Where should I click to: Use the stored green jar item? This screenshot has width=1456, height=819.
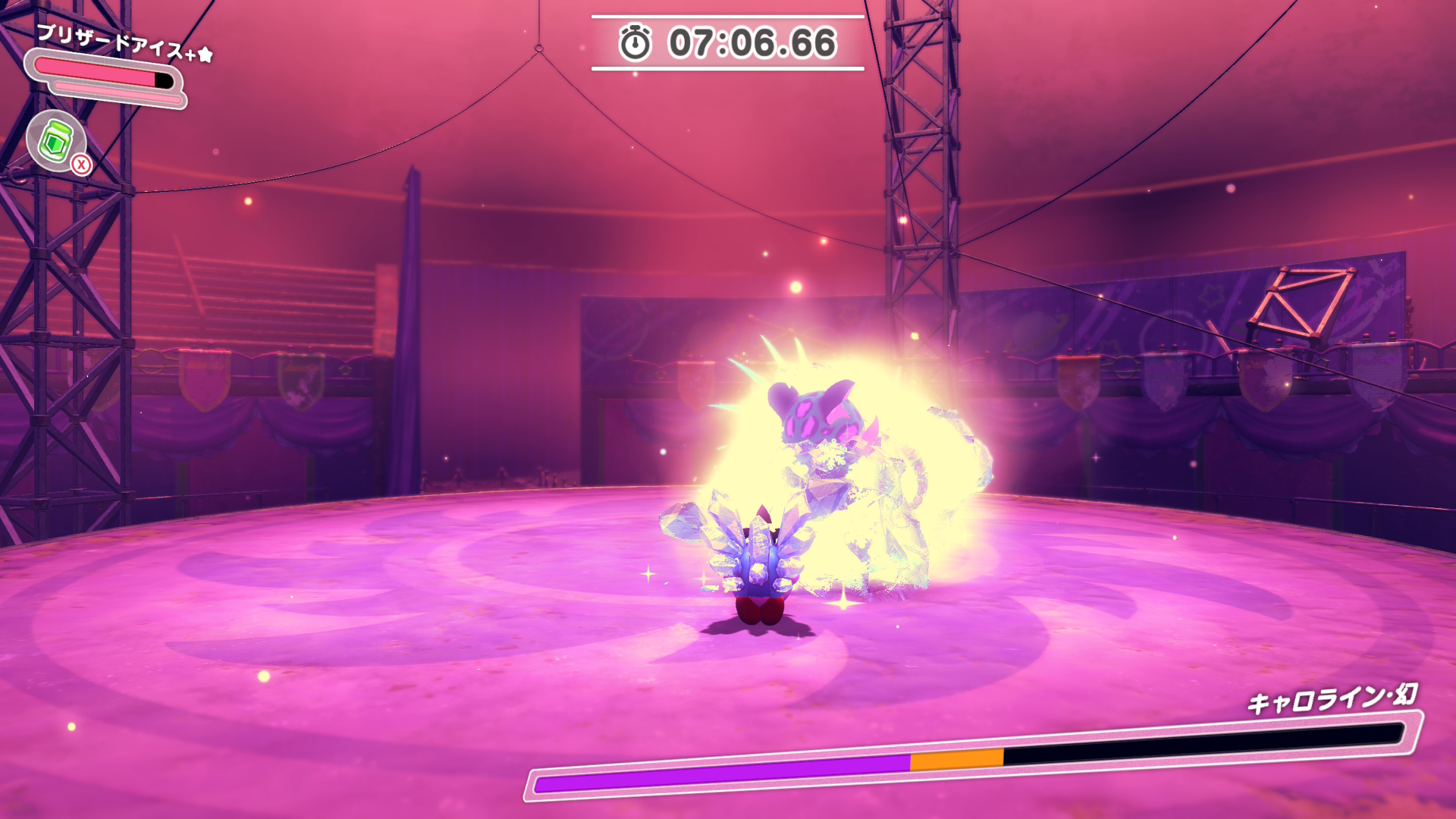(56, 141)
